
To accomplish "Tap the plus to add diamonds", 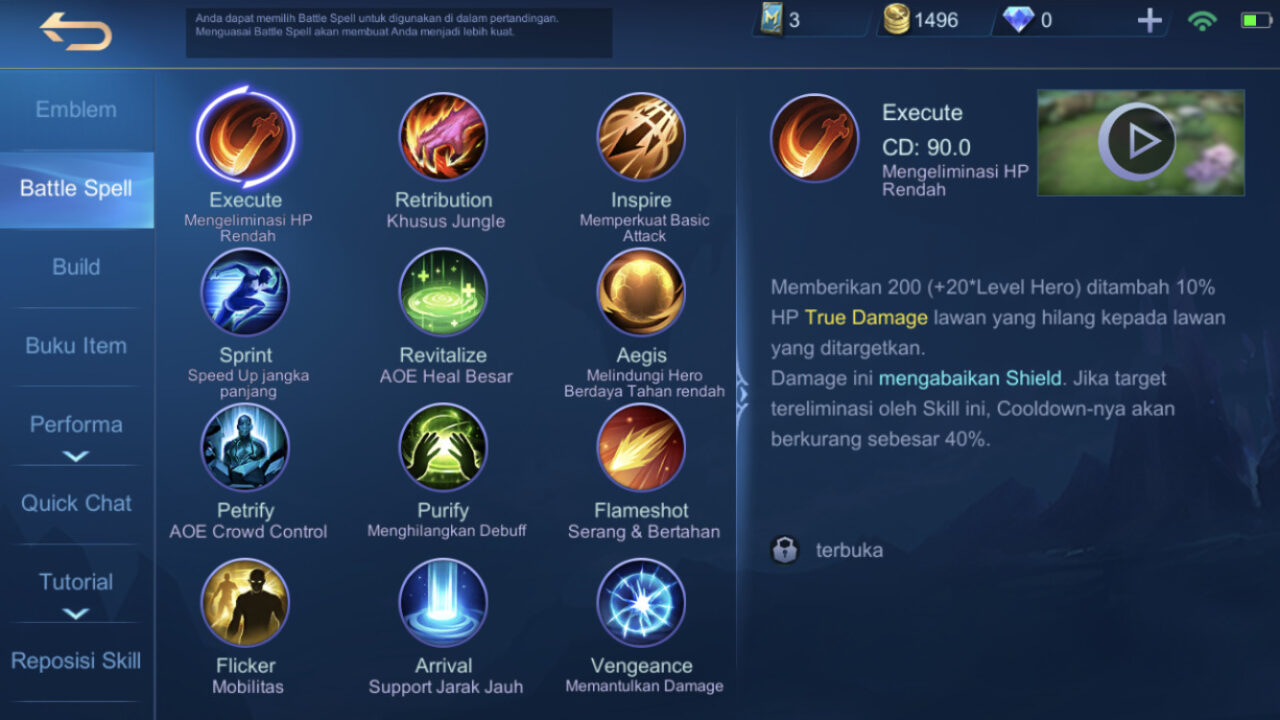I will [1148, 19].
